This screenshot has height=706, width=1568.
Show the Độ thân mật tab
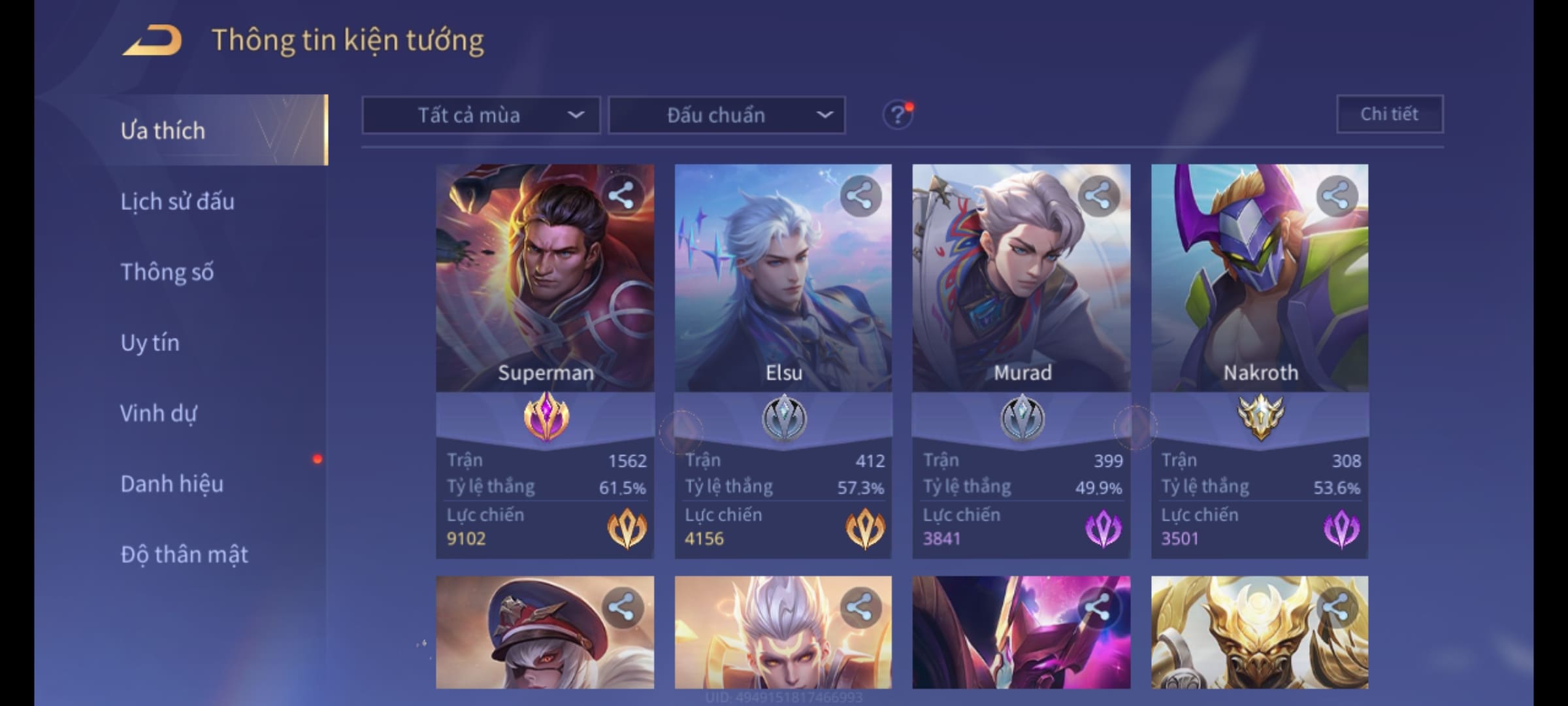pos(184,554)
